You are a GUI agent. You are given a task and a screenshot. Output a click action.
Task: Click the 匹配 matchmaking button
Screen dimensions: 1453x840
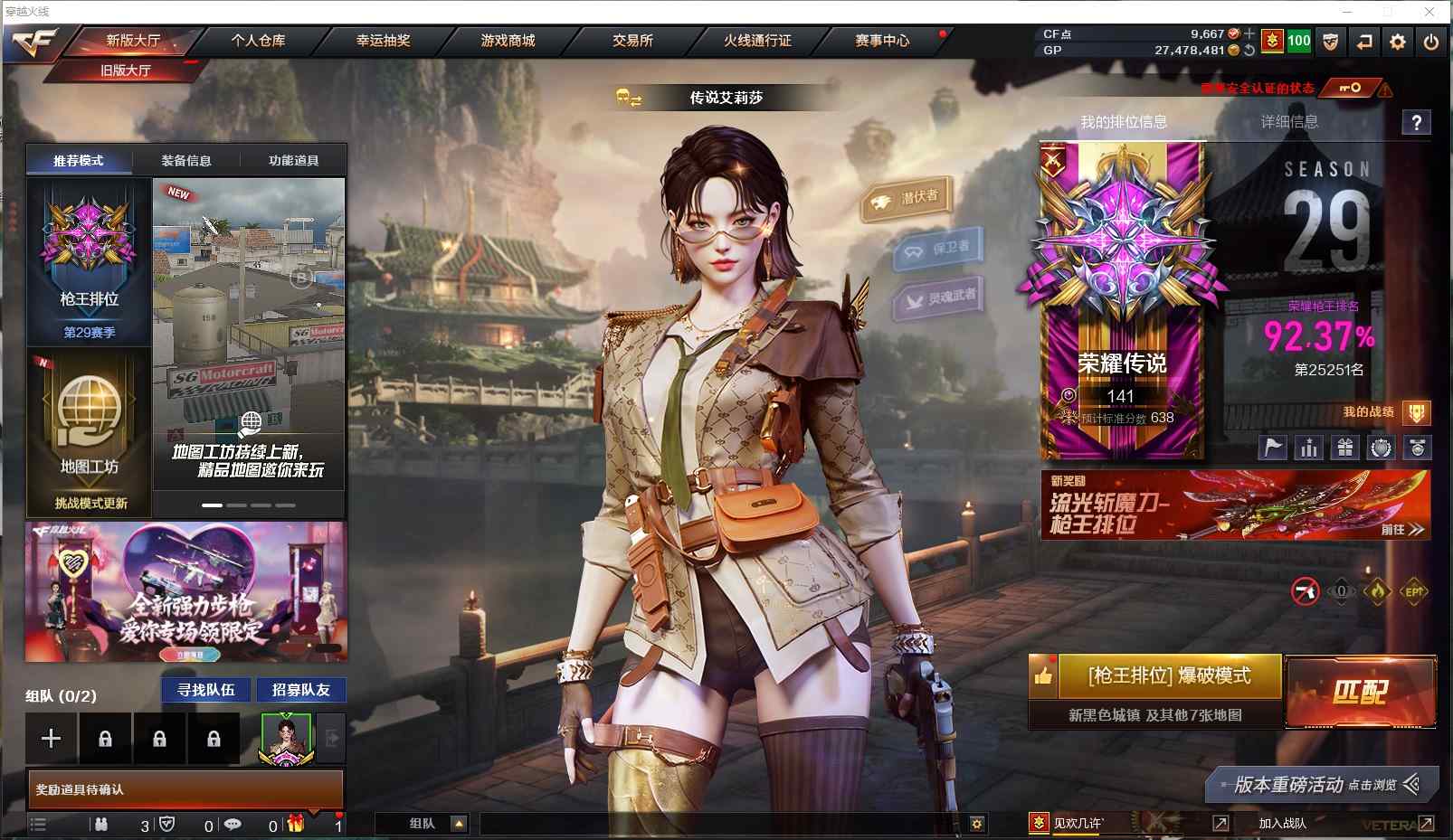(x=1360, y=692)
